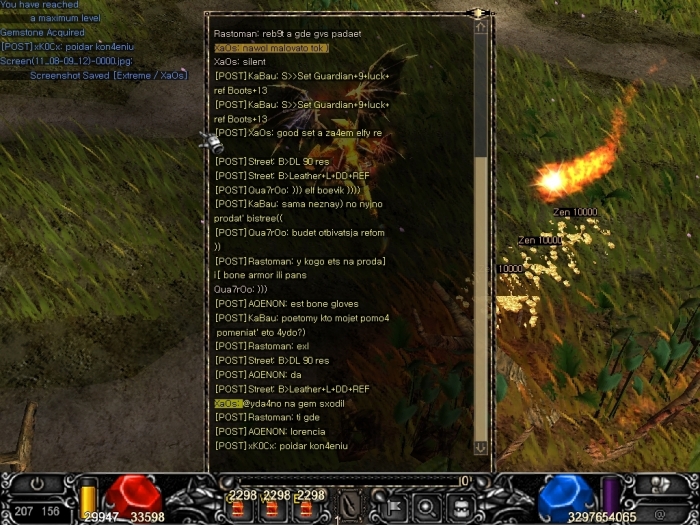Select XaOs's '@yda4no na gem sxodil' message

[x=276, y=403]
